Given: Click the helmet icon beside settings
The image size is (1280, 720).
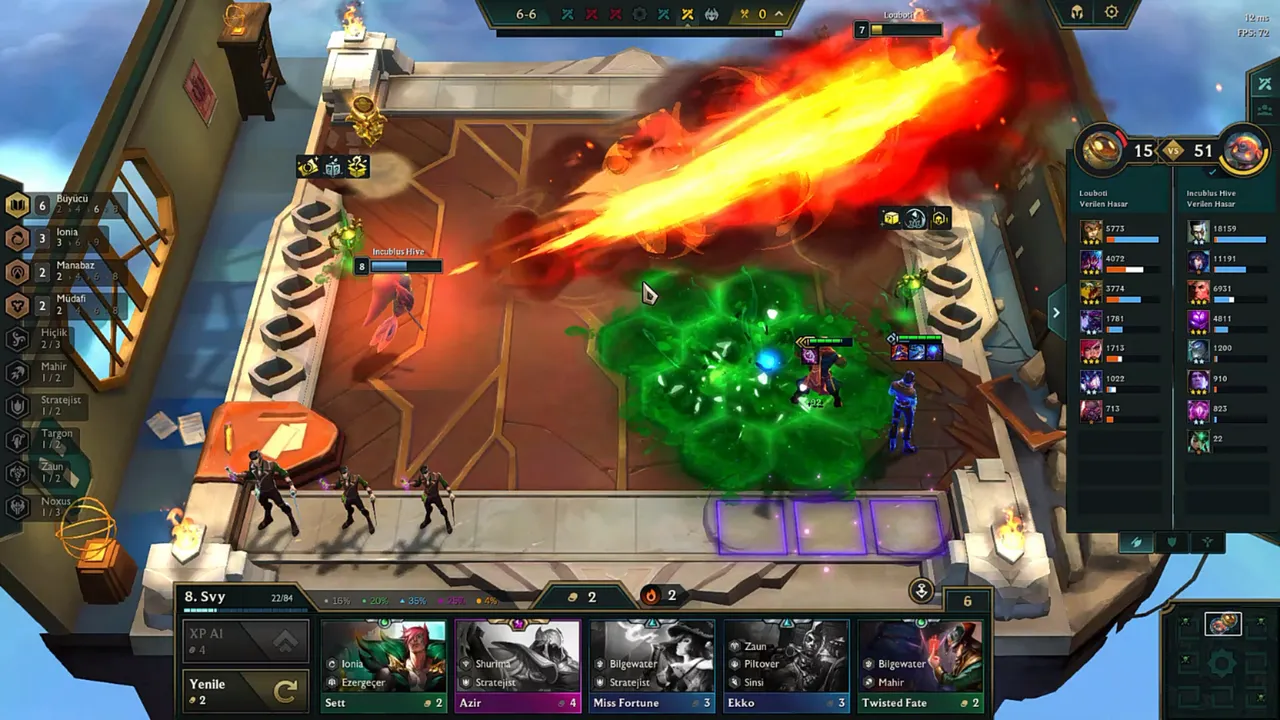Looking at the screenshot, I should click(1078, 13).
